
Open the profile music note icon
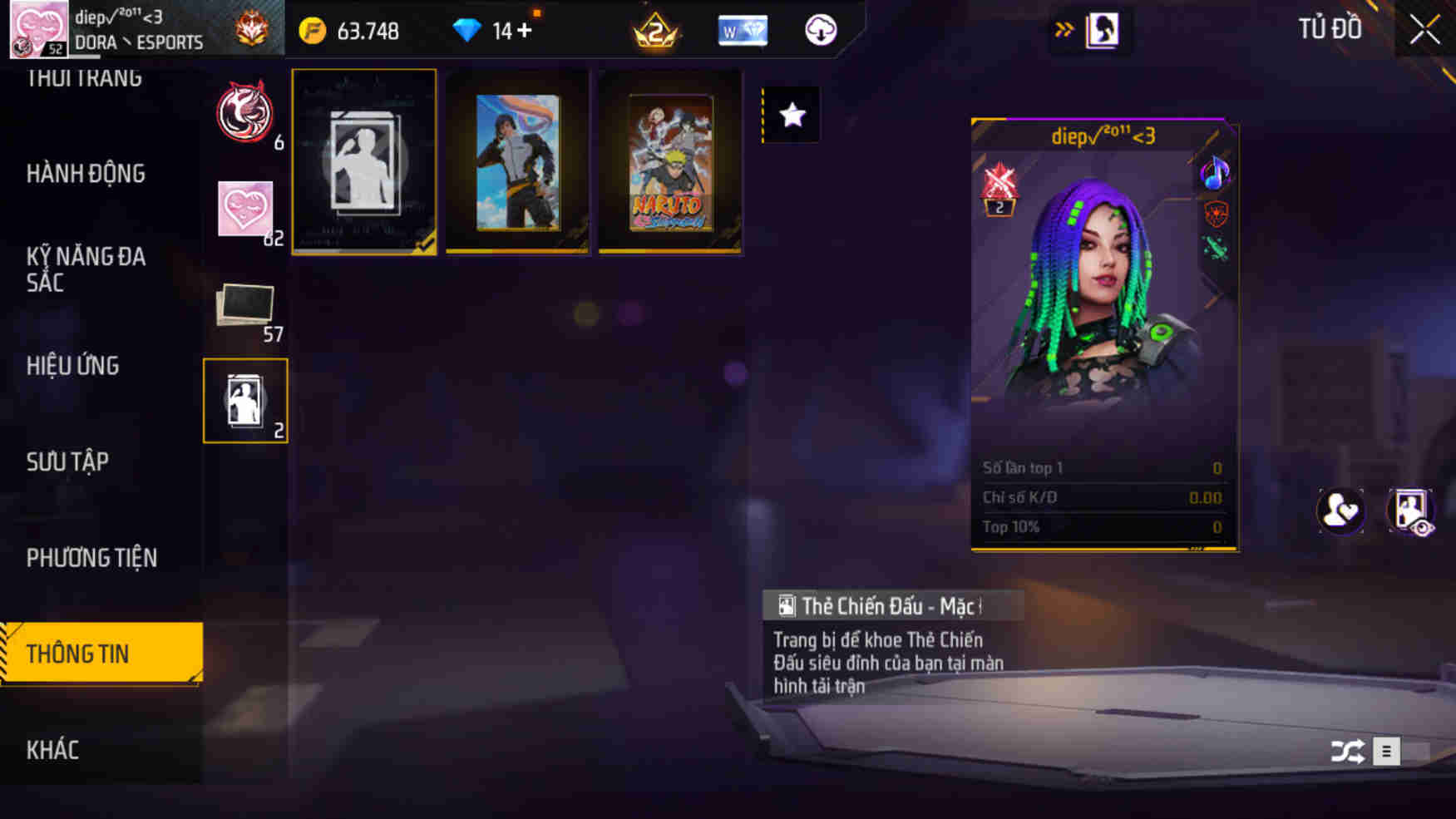(1215, 175)
